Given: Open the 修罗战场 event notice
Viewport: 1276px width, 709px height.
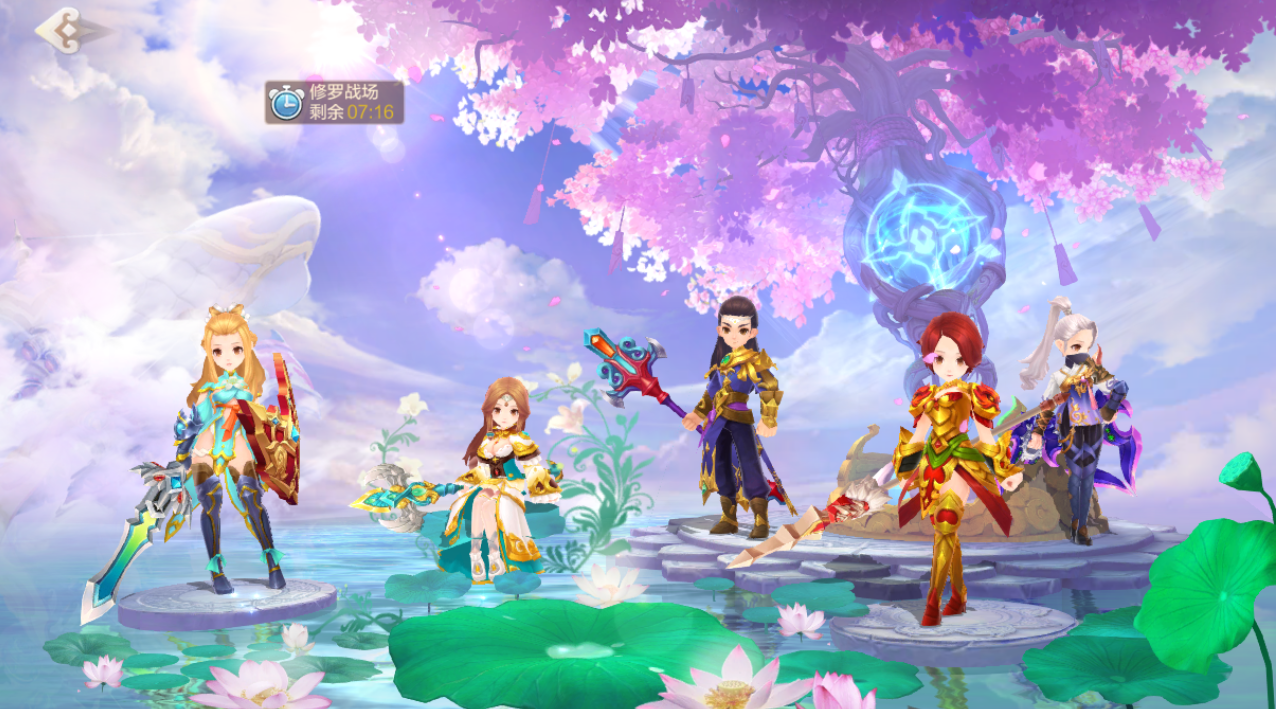Looking at the screenshot, I should (x=334, y=102).
